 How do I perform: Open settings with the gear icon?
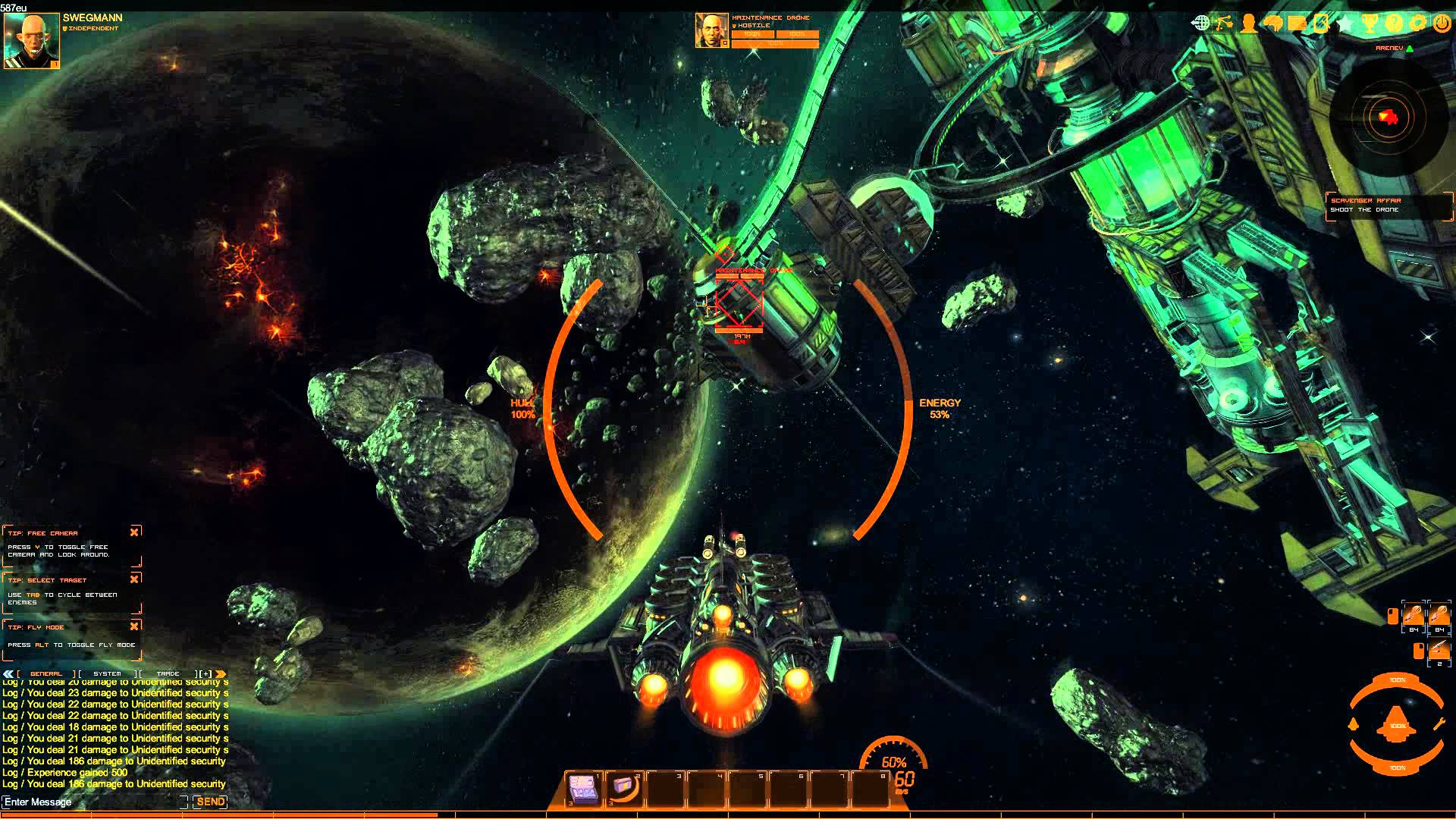pos(1418,24)
